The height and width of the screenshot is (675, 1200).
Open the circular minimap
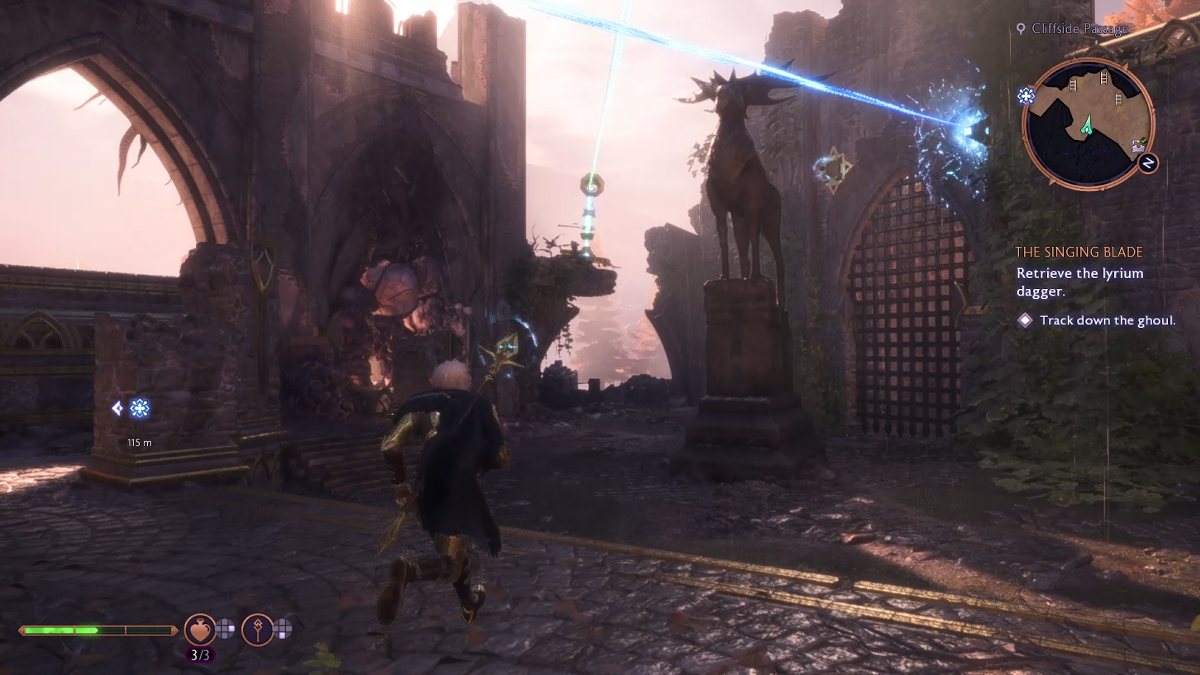pos(1088,123)
